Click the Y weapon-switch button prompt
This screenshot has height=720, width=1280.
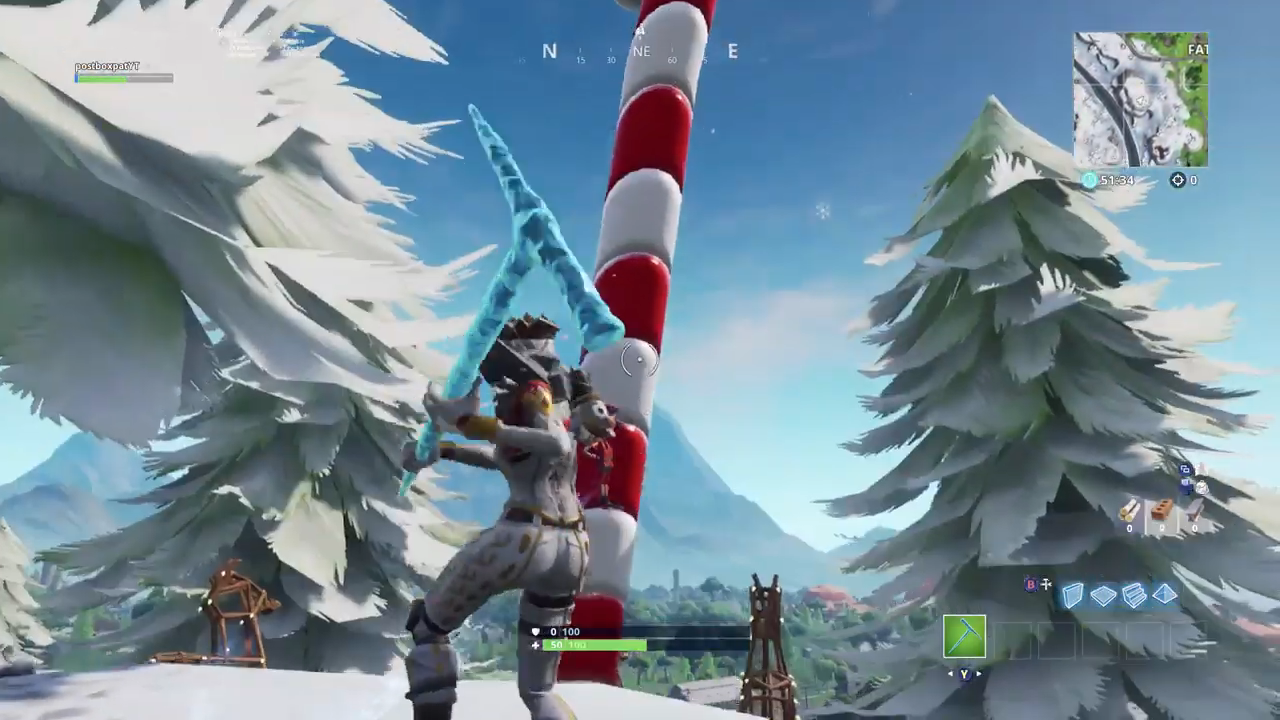pyautogui.click(x=964, y=673)
